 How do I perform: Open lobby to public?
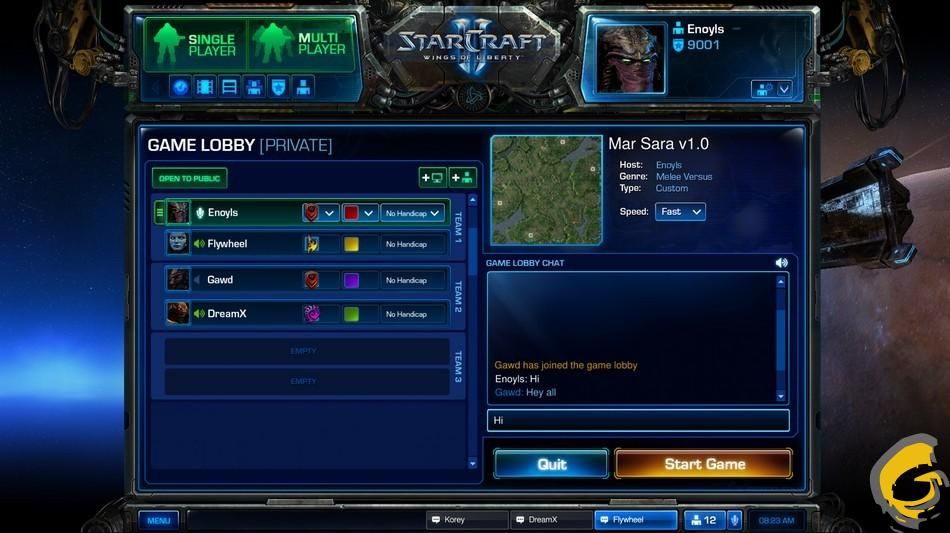coord(189,178)
